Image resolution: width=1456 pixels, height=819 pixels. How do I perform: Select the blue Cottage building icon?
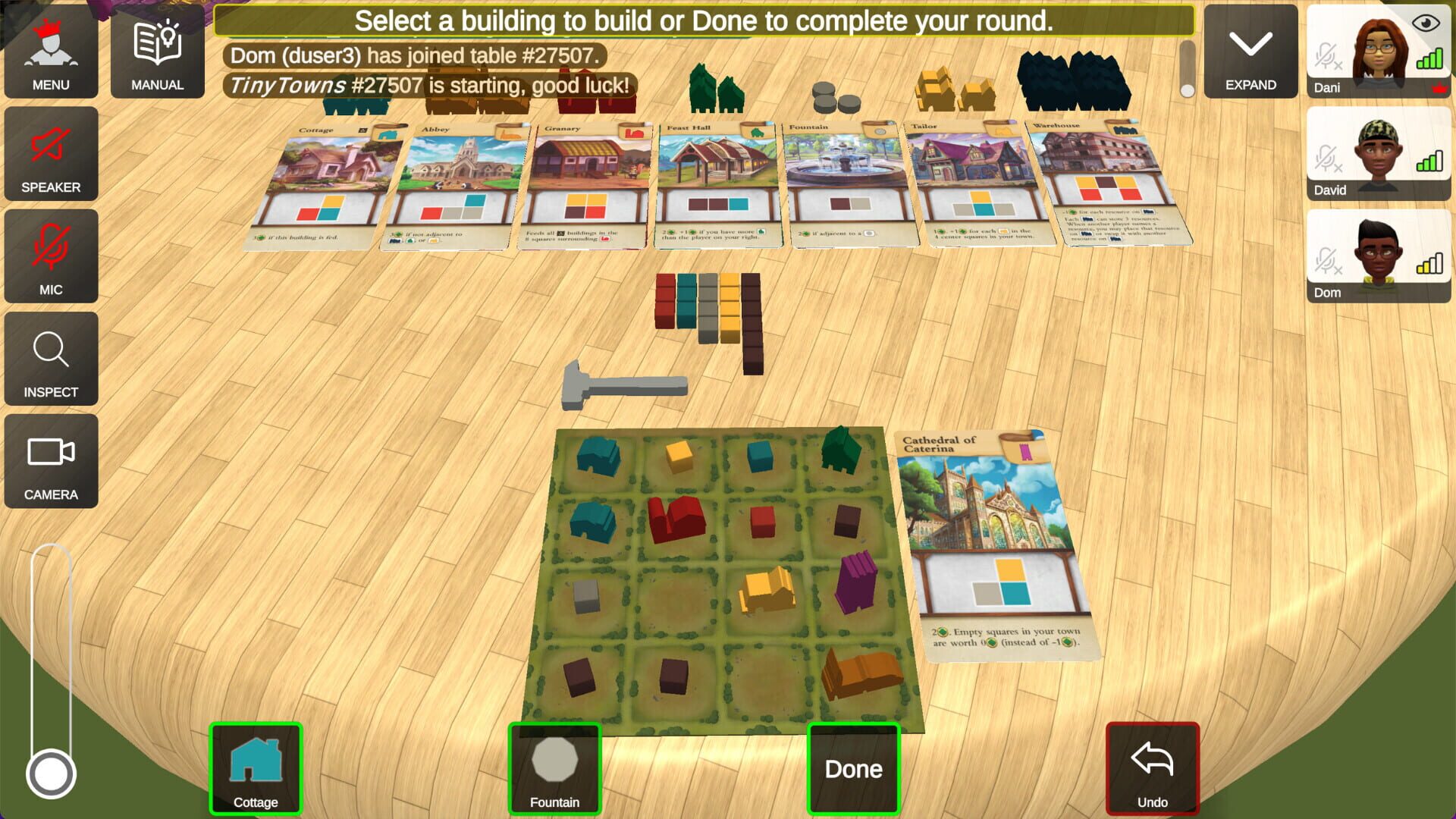pos(256,767)
